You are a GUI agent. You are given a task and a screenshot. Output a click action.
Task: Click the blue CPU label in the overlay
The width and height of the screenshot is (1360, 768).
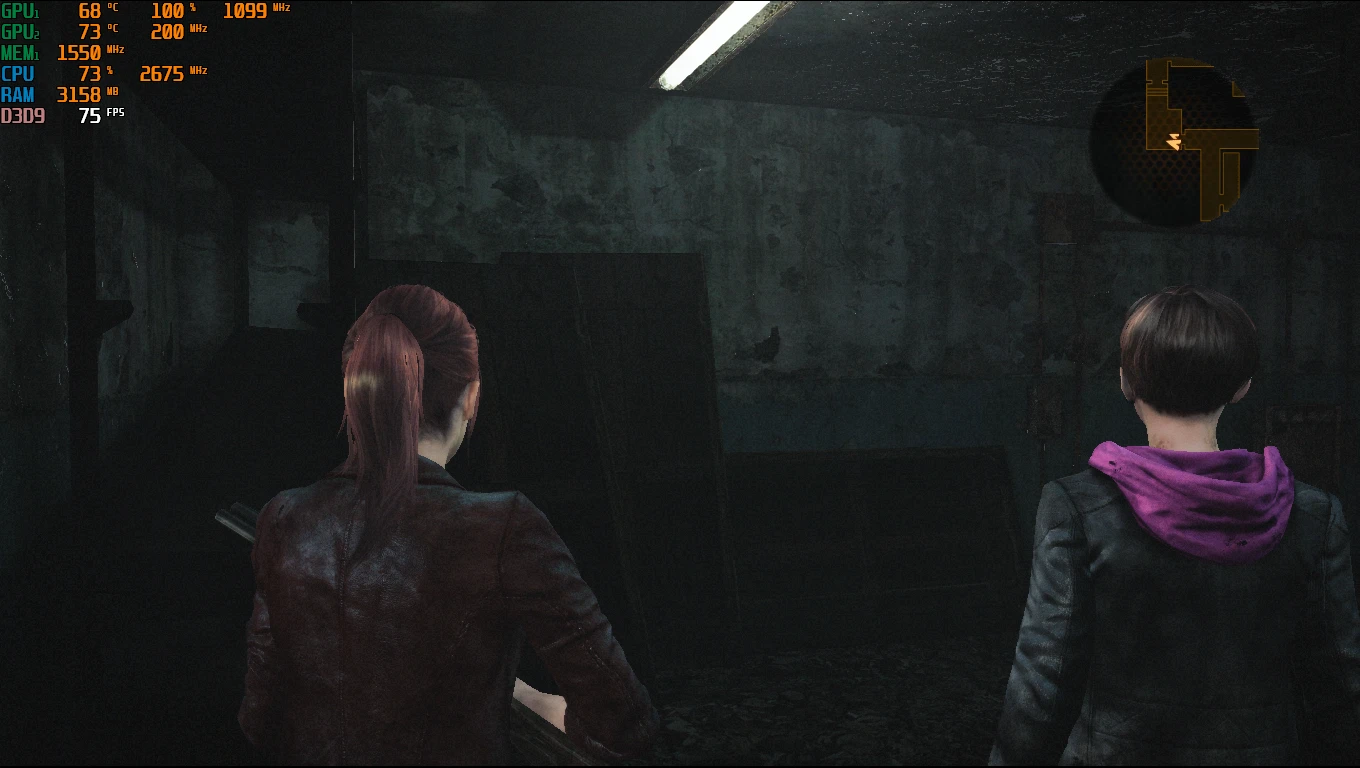[x=17, y=73]
